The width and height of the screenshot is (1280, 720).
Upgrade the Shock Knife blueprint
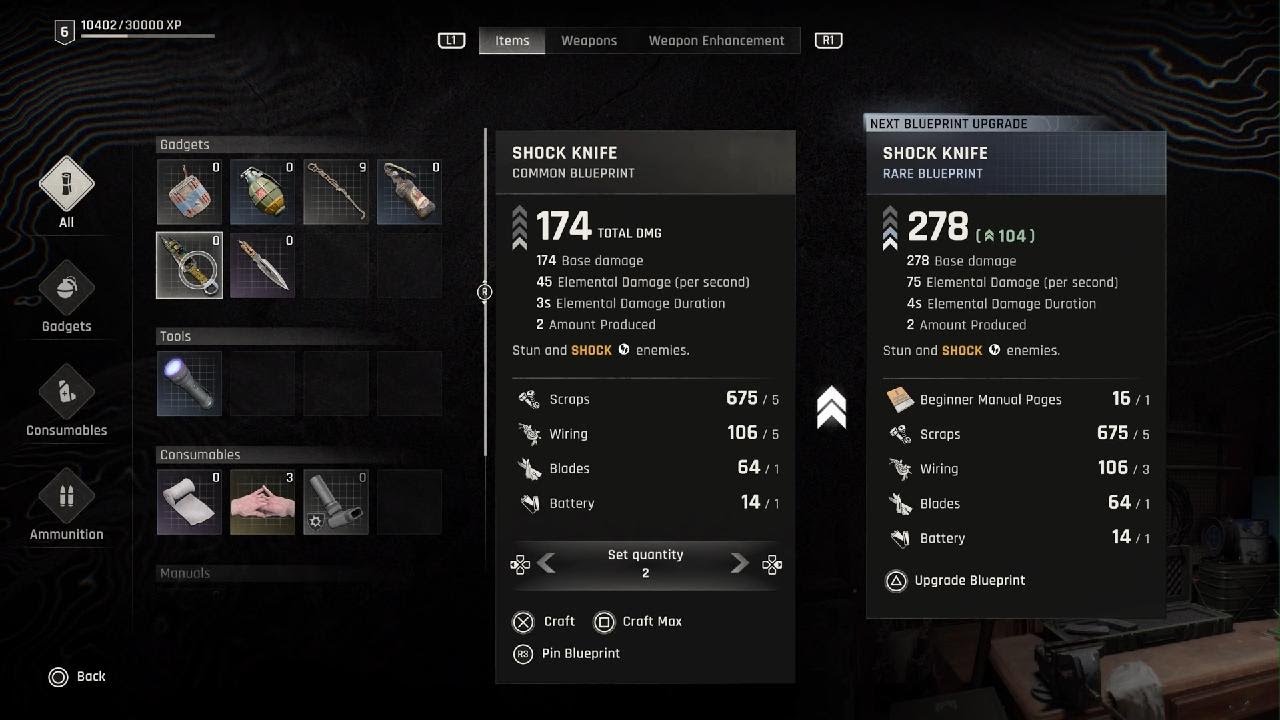pos(956,581)
